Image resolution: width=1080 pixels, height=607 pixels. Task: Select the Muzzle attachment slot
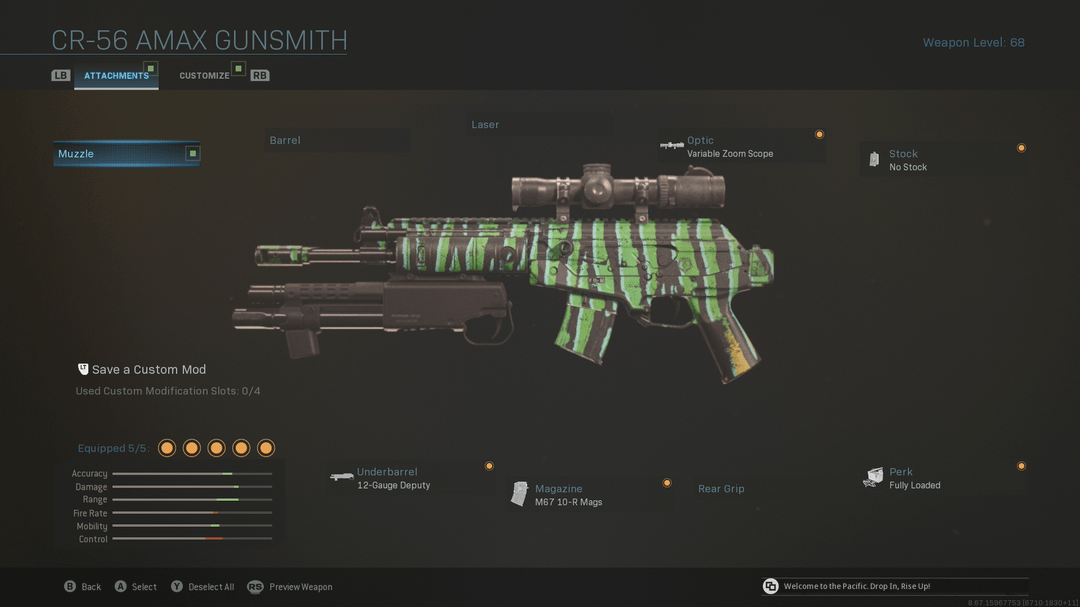point(126,154)
